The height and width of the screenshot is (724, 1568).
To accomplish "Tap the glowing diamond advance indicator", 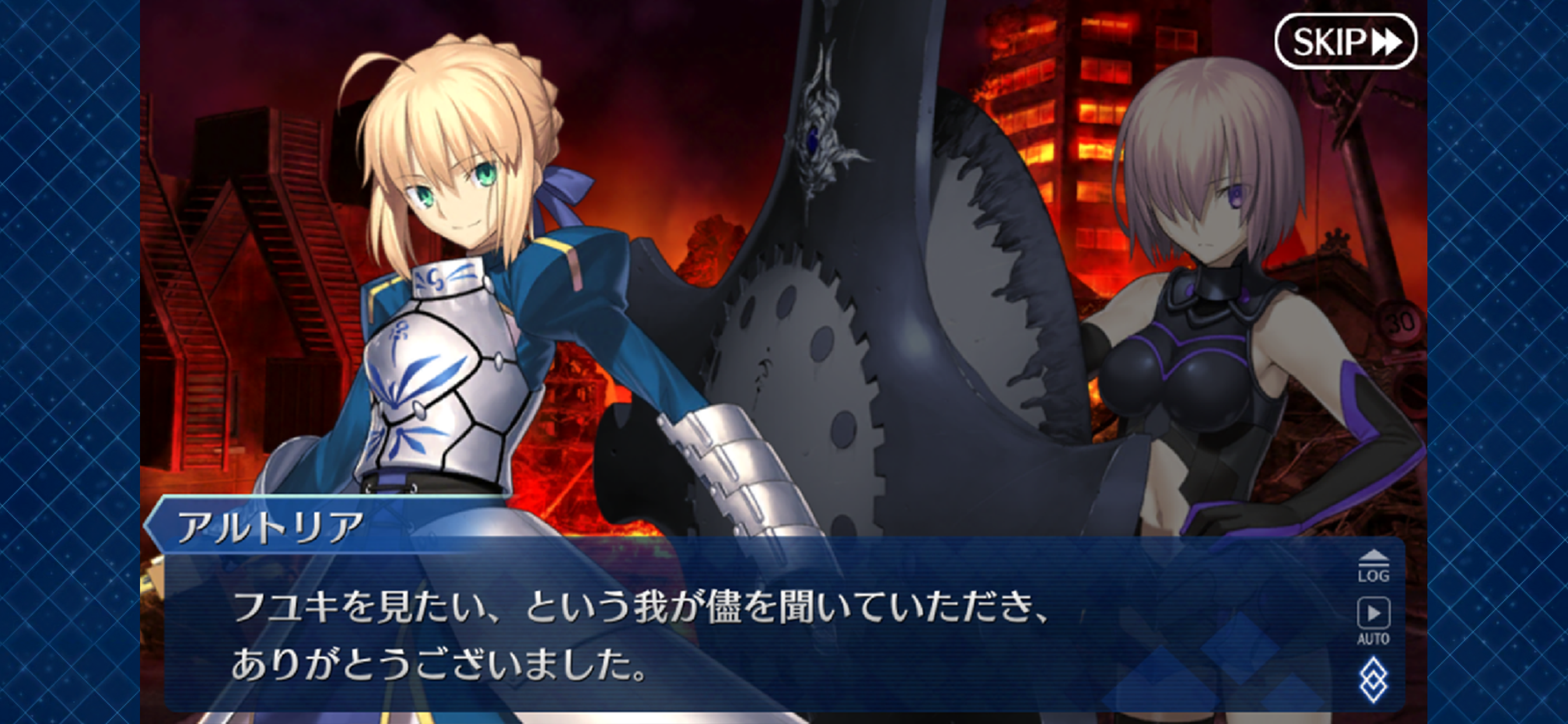I will point(1374,680).
